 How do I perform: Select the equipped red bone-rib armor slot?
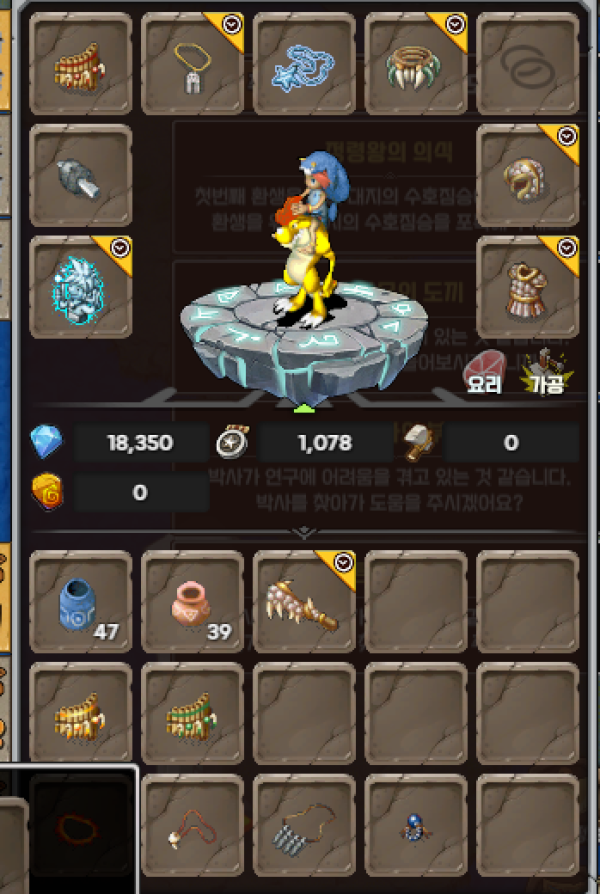tap(81, 63)
